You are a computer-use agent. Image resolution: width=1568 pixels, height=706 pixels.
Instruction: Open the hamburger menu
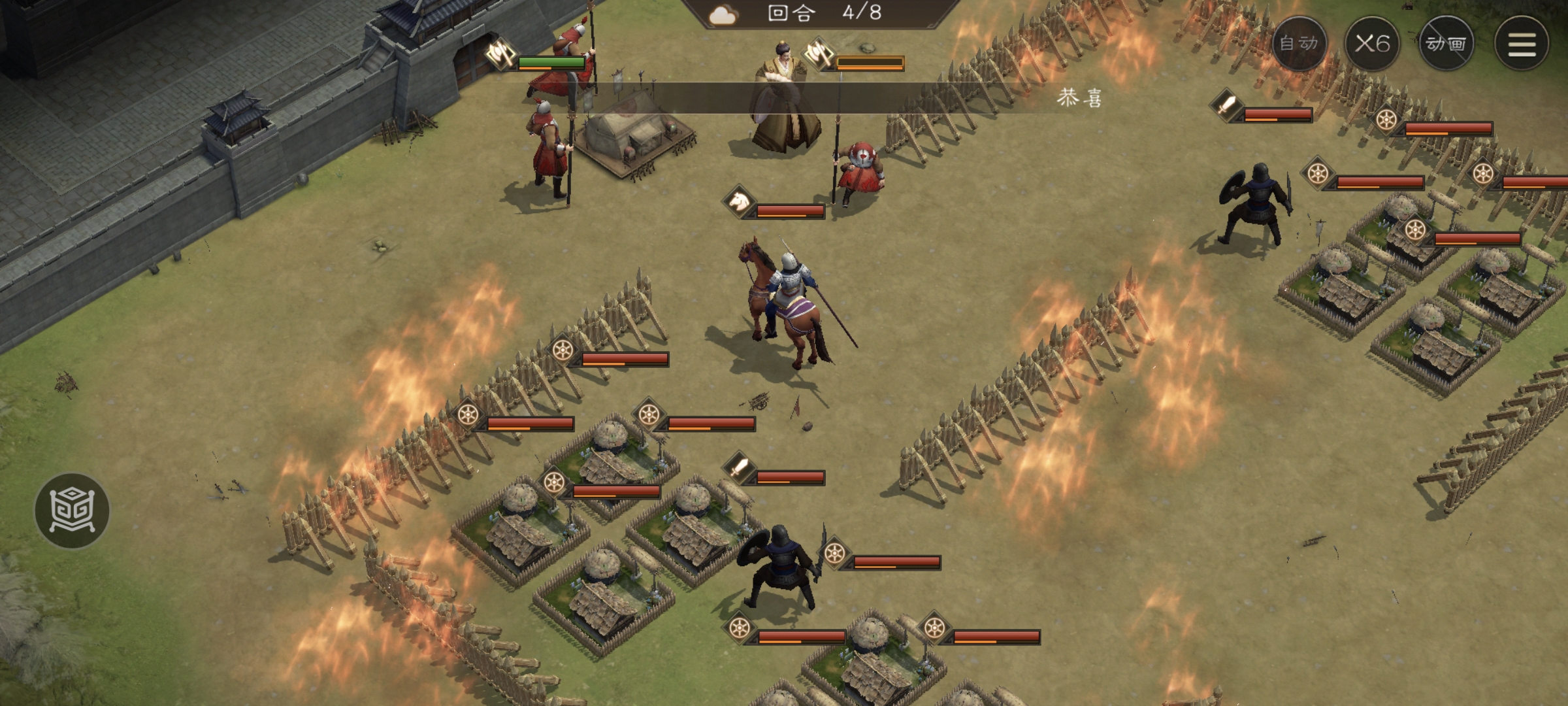(1521, 44)
